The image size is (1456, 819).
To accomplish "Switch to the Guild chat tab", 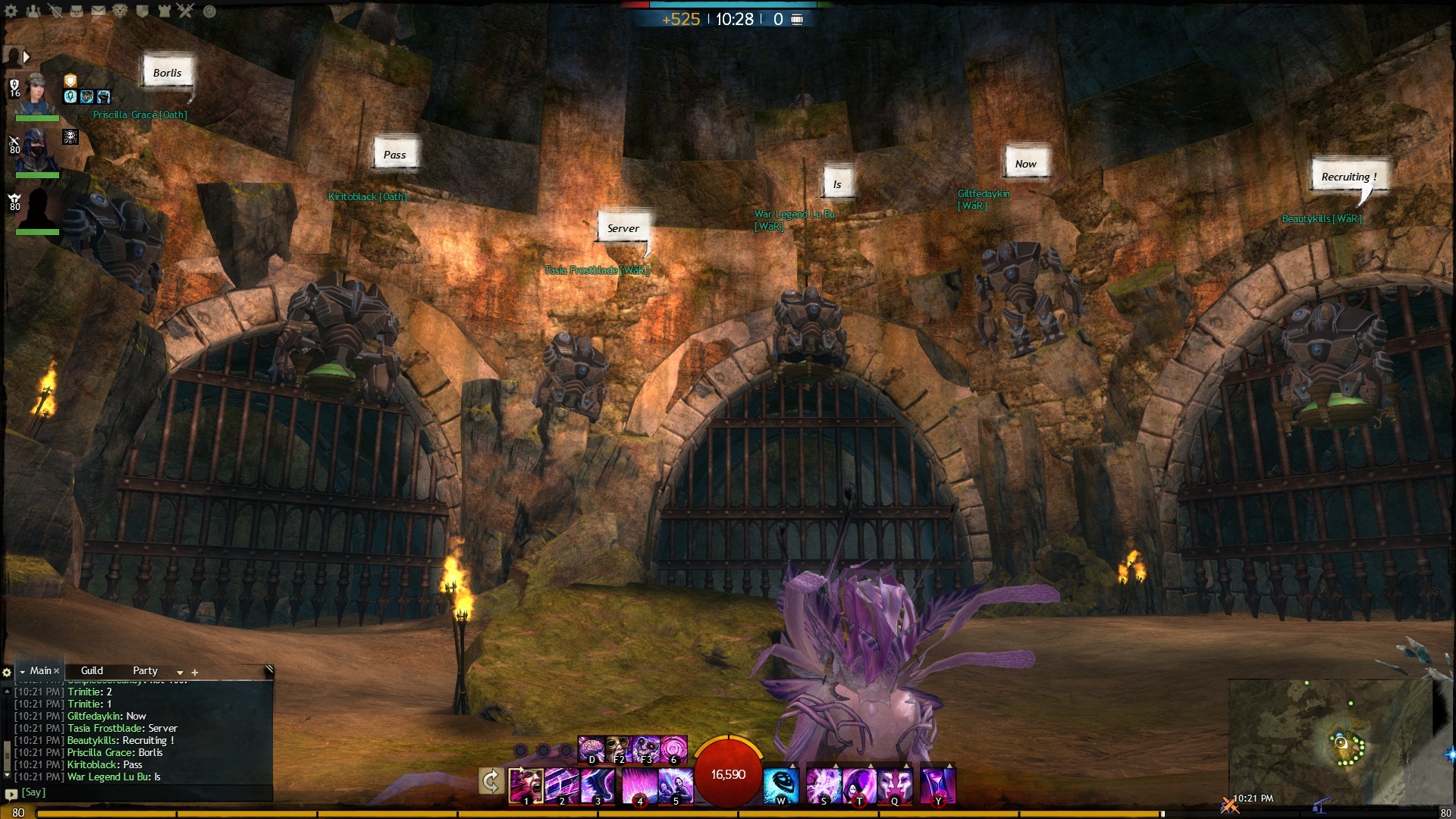I will (x=92, y=671).
